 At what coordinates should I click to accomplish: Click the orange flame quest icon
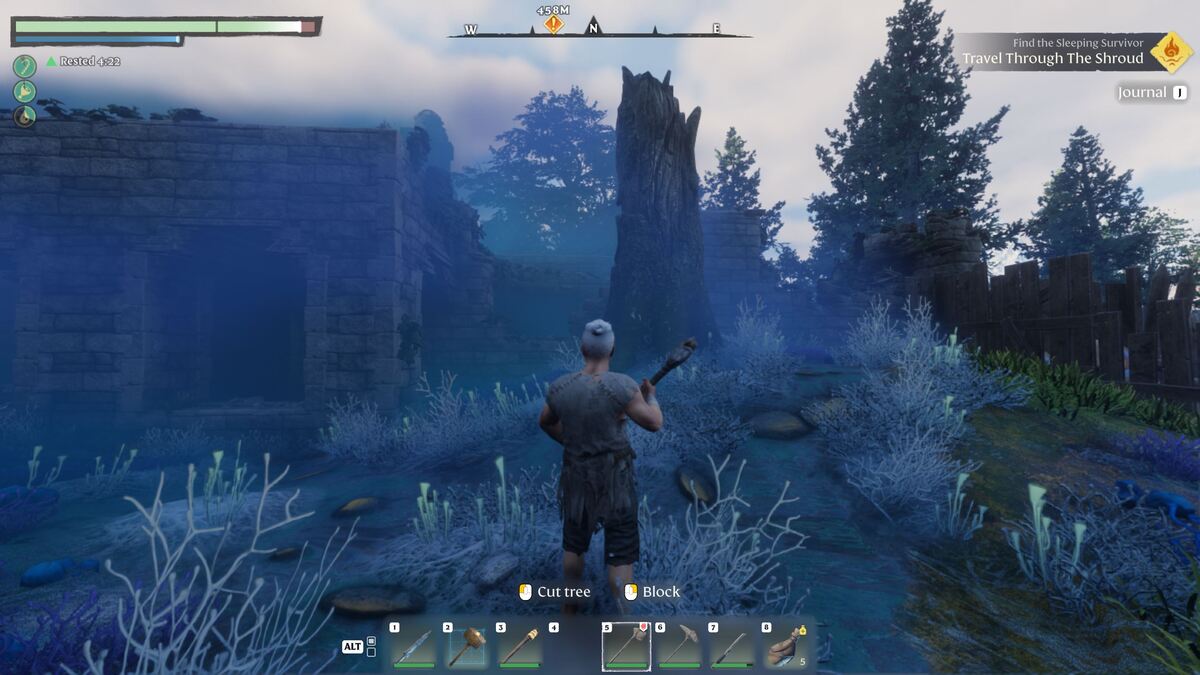click(1170, 52)
